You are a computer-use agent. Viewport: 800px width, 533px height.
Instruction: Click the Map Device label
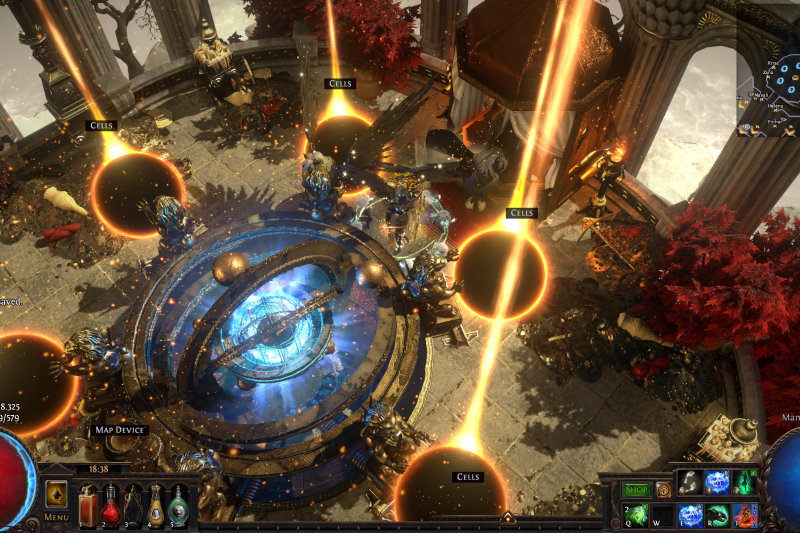click(x=120, y=430)
